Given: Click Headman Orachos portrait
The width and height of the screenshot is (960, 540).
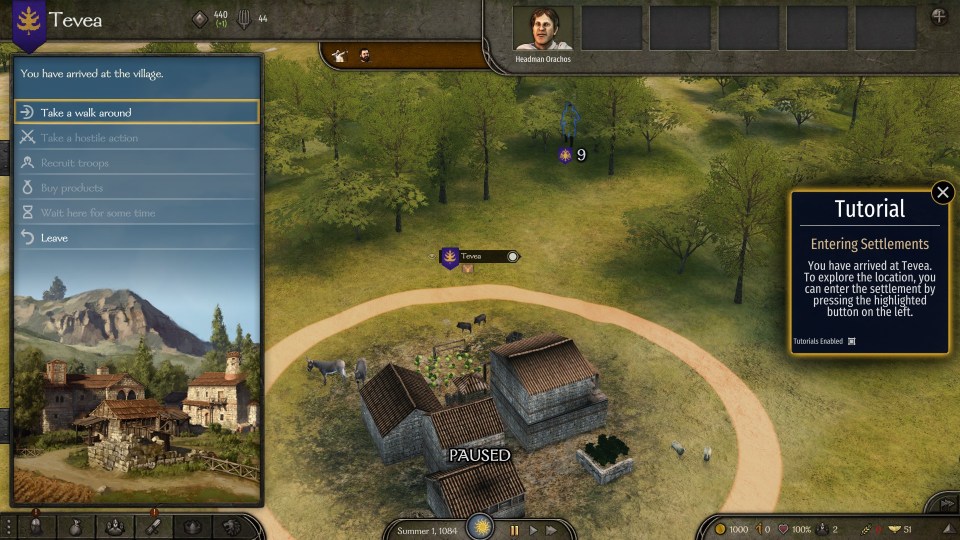Looking at the screenshot, I should [543, 28].
